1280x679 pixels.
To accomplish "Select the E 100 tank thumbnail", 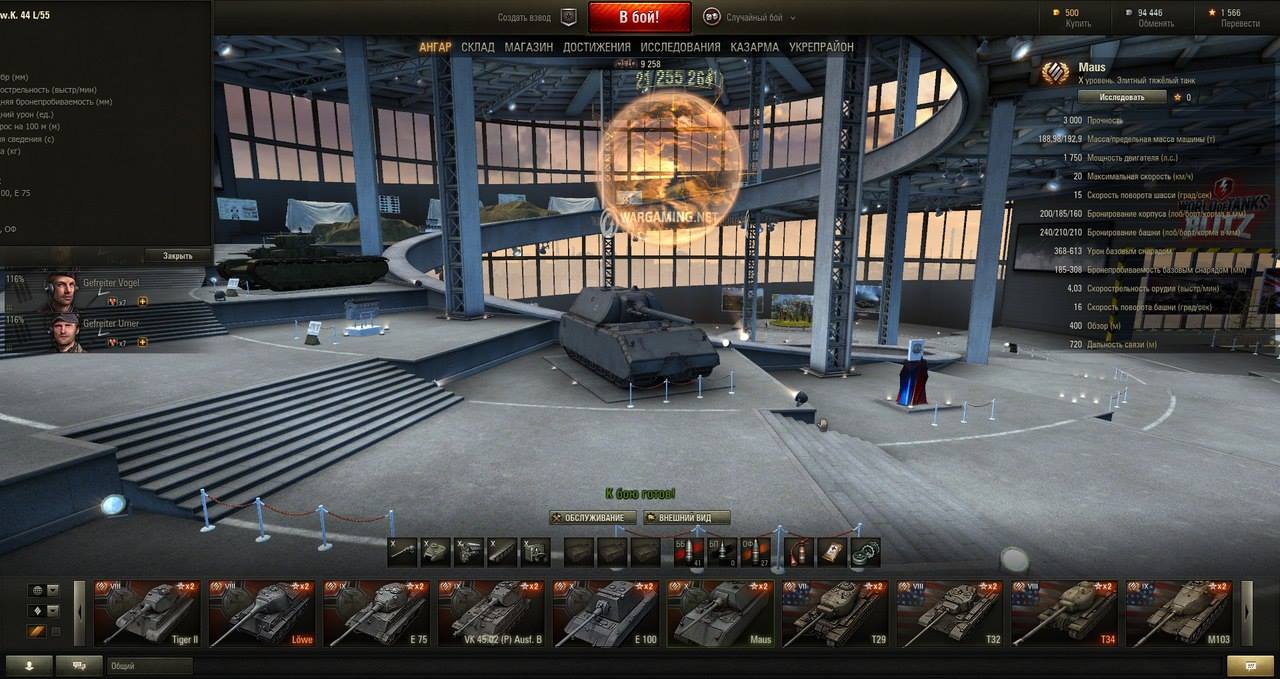I will [604, 613].
